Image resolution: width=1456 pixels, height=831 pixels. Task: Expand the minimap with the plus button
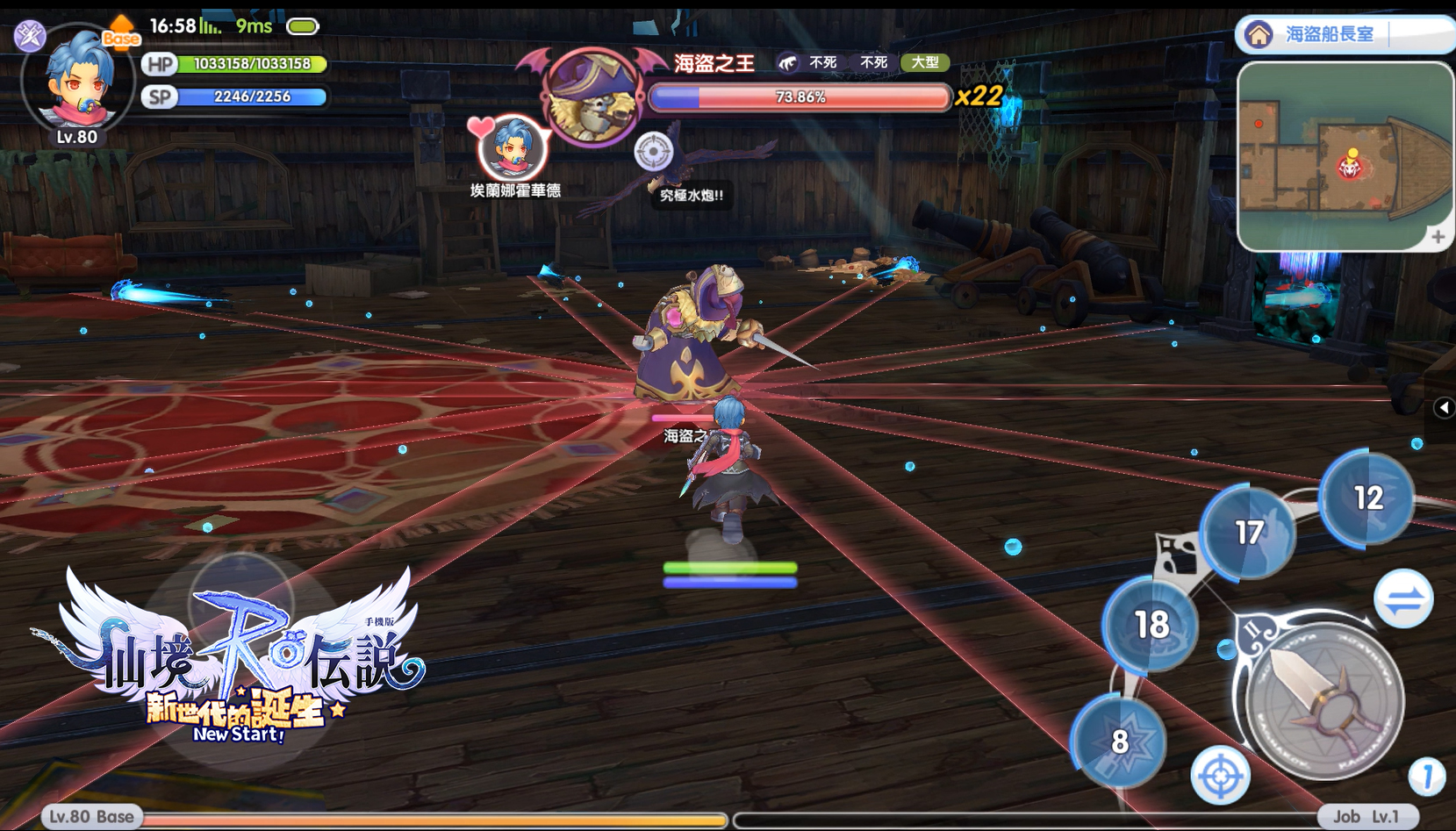click(x=1438, y=237)
